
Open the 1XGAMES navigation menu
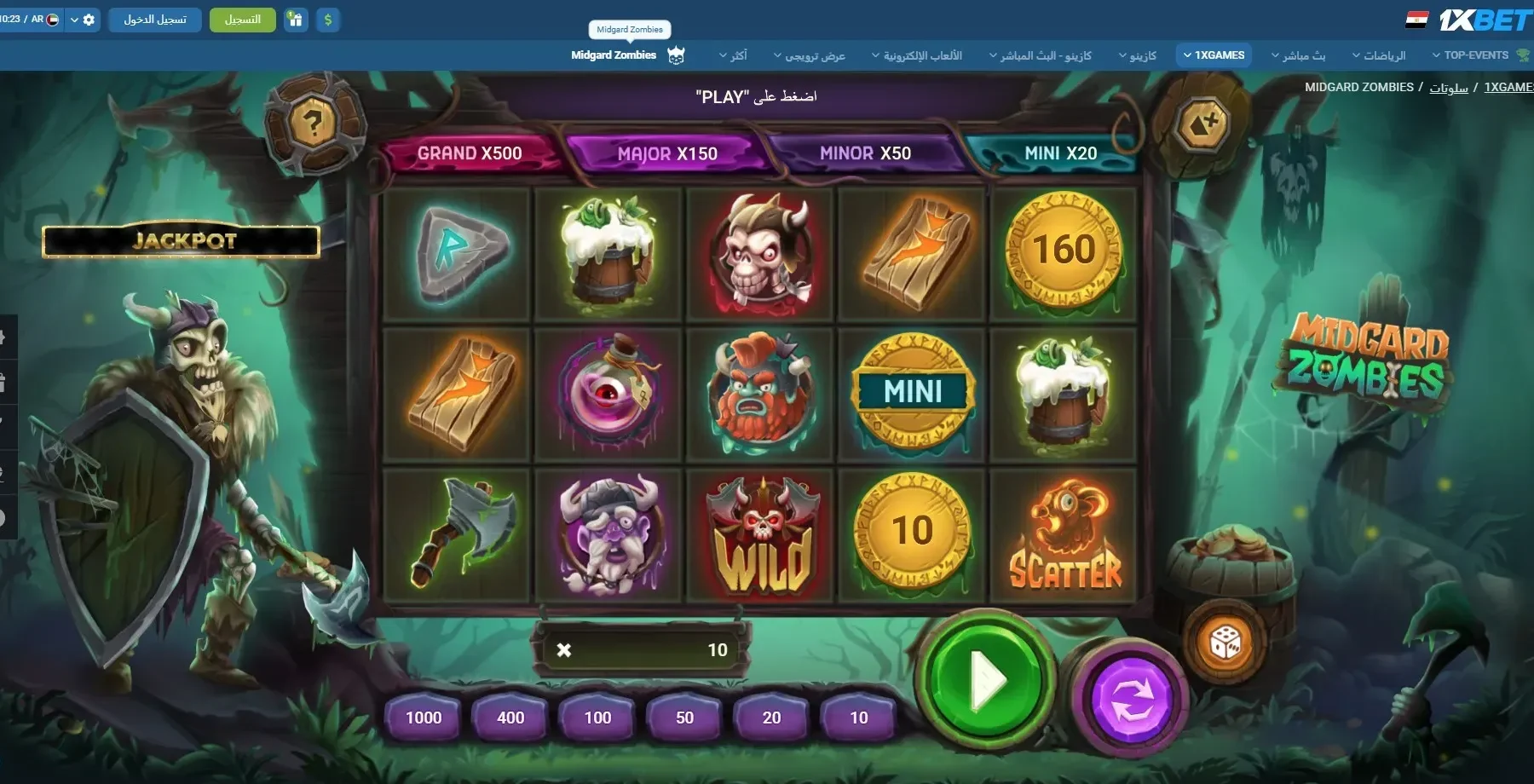(1214, 55)
